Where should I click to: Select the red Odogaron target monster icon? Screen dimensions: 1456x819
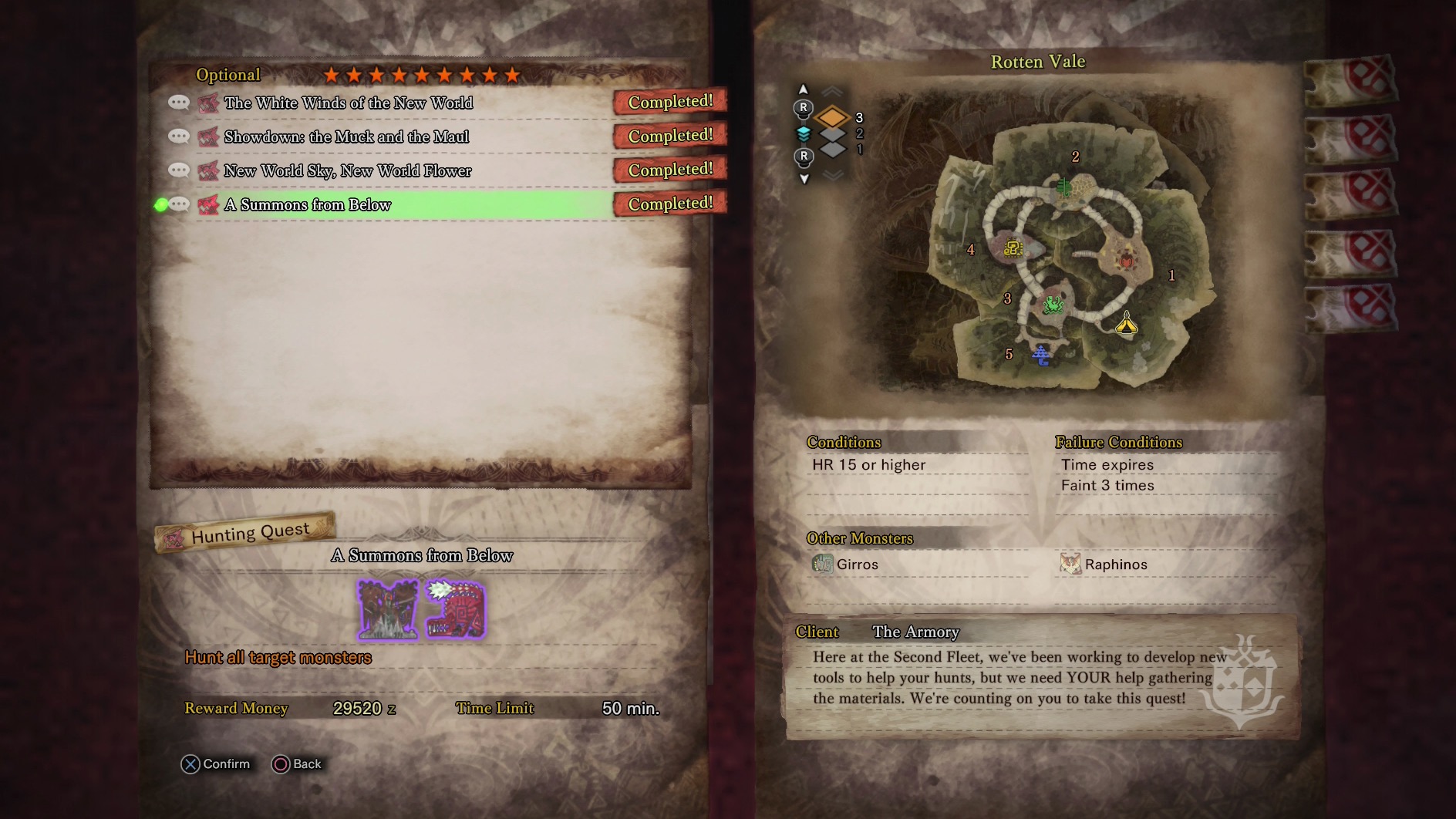pyautogui.click(x=456, y=610)
